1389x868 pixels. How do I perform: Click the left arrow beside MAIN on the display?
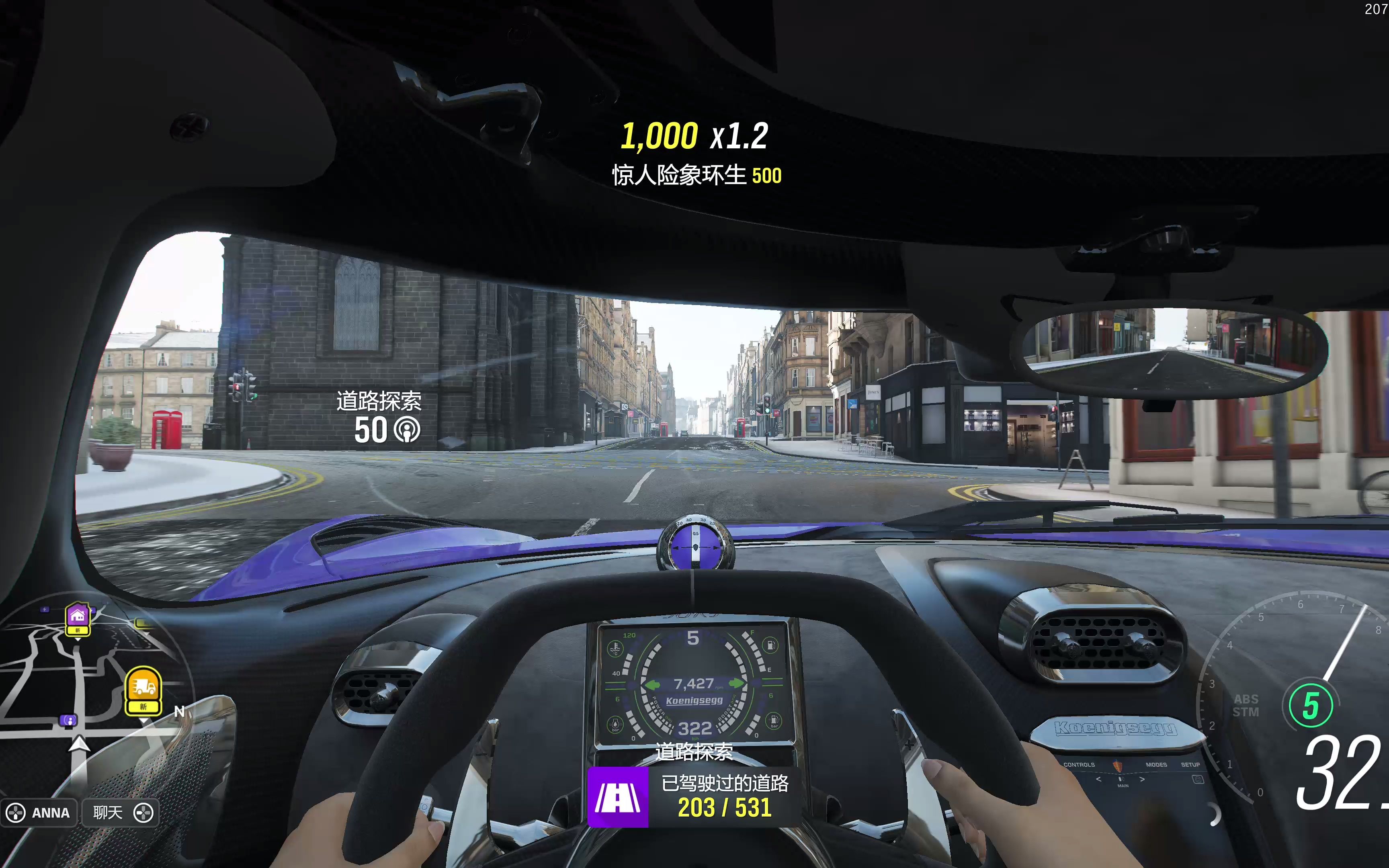point(1098,780)
